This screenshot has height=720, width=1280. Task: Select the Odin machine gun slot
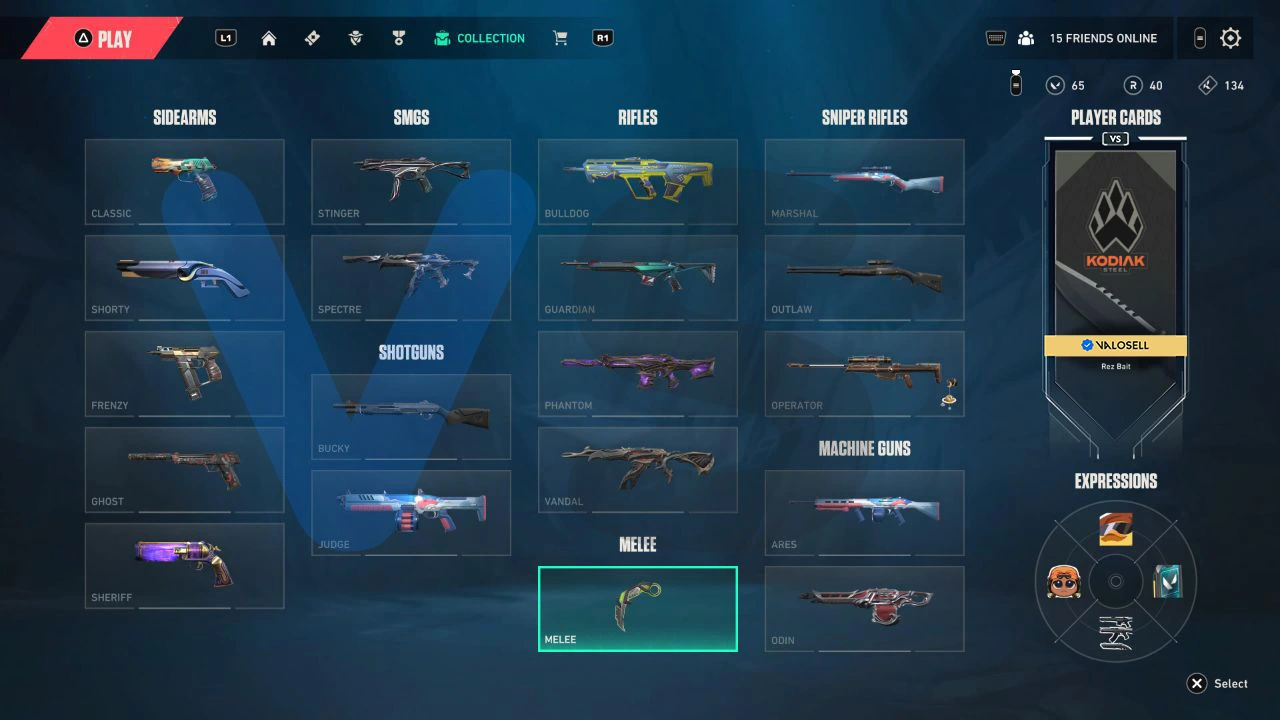tap(864, 608)
